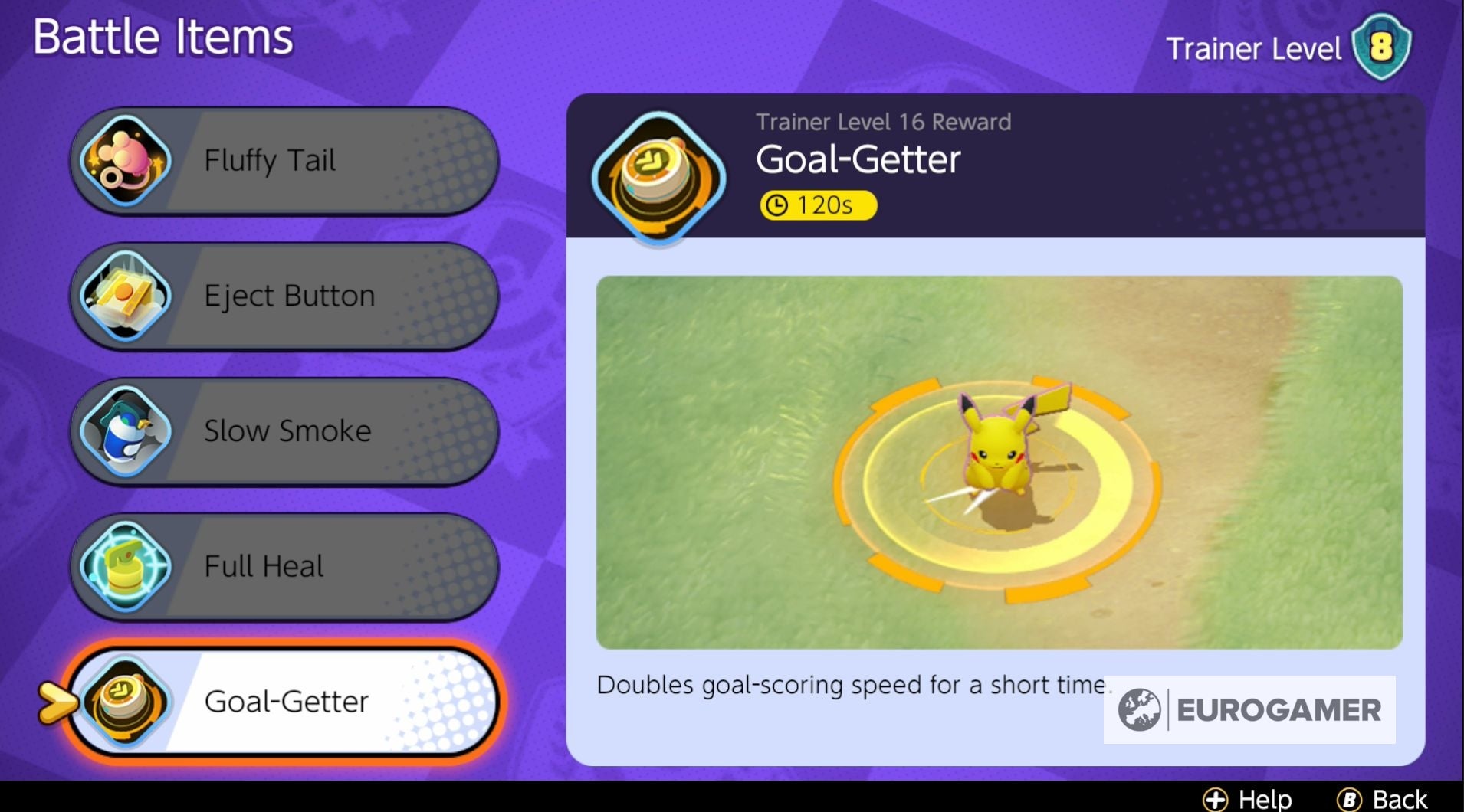Click the Trainer Level 16 Reward label
Image resolution: width=1464 pixels, height=812 pixels.
tap(882, 120)
